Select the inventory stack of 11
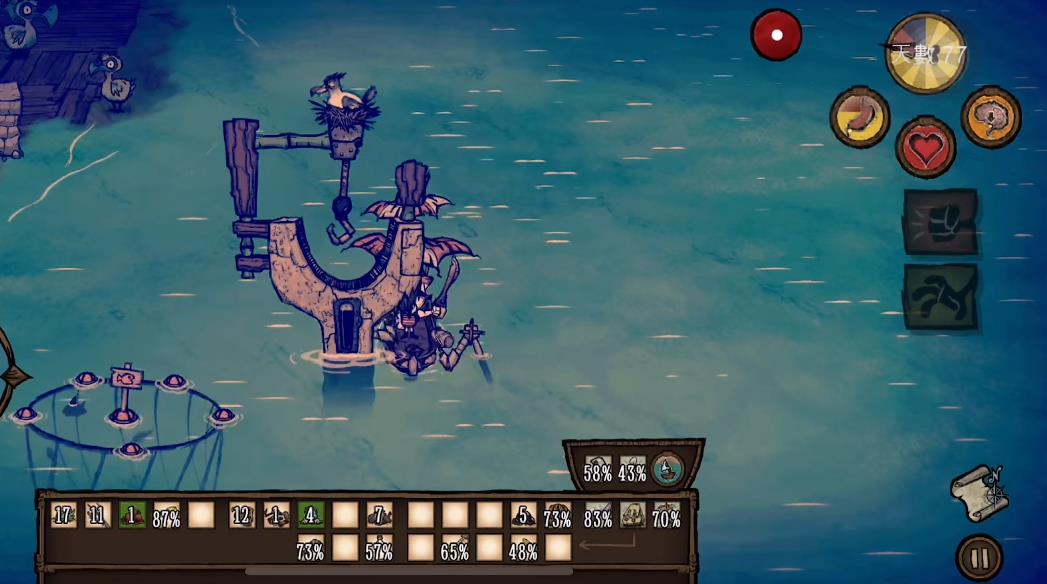The width and height of the screenshot is (1047, 584). 98,515
